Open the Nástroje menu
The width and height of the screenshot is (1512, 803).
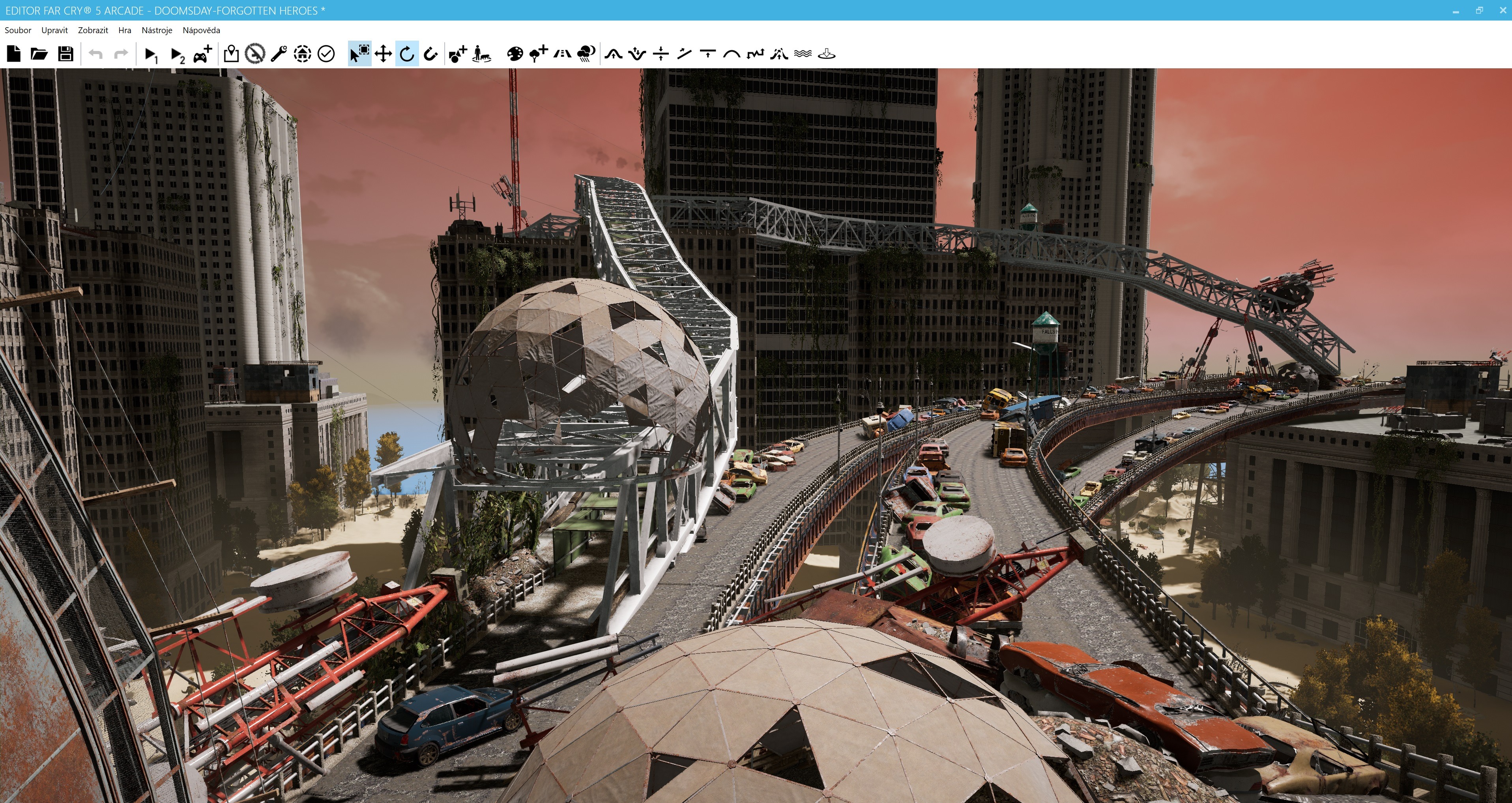pos(157,30)
